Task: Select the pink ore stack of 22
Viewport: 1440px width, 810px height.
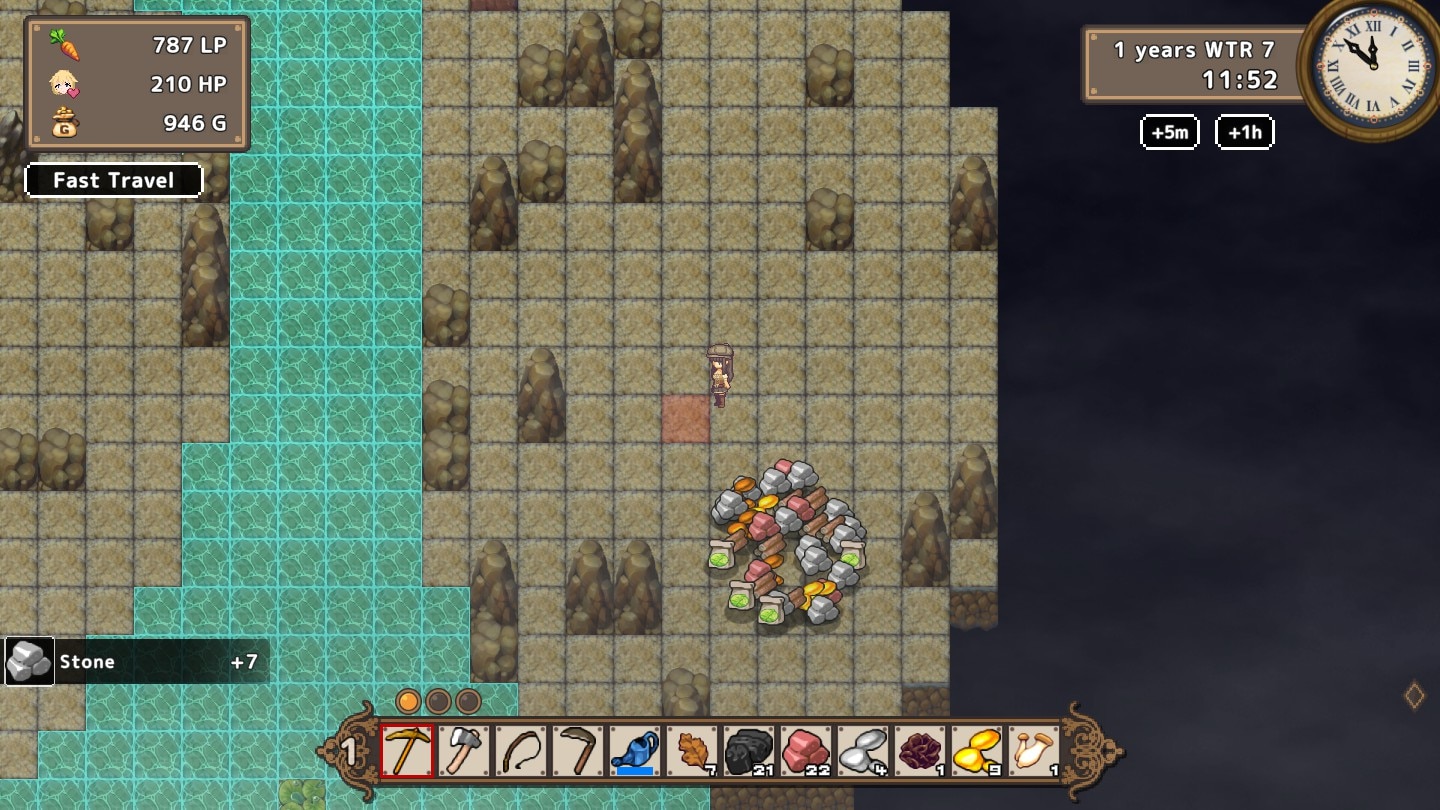Action: 806,750
